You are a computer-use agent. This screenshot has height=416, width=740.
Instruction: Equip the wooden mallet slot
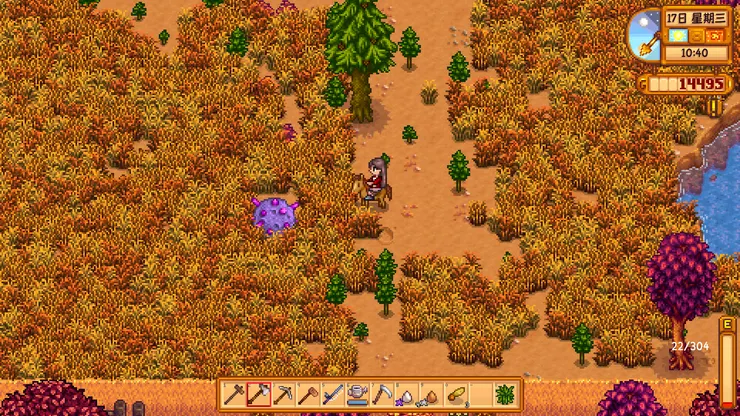pos(308,394)
